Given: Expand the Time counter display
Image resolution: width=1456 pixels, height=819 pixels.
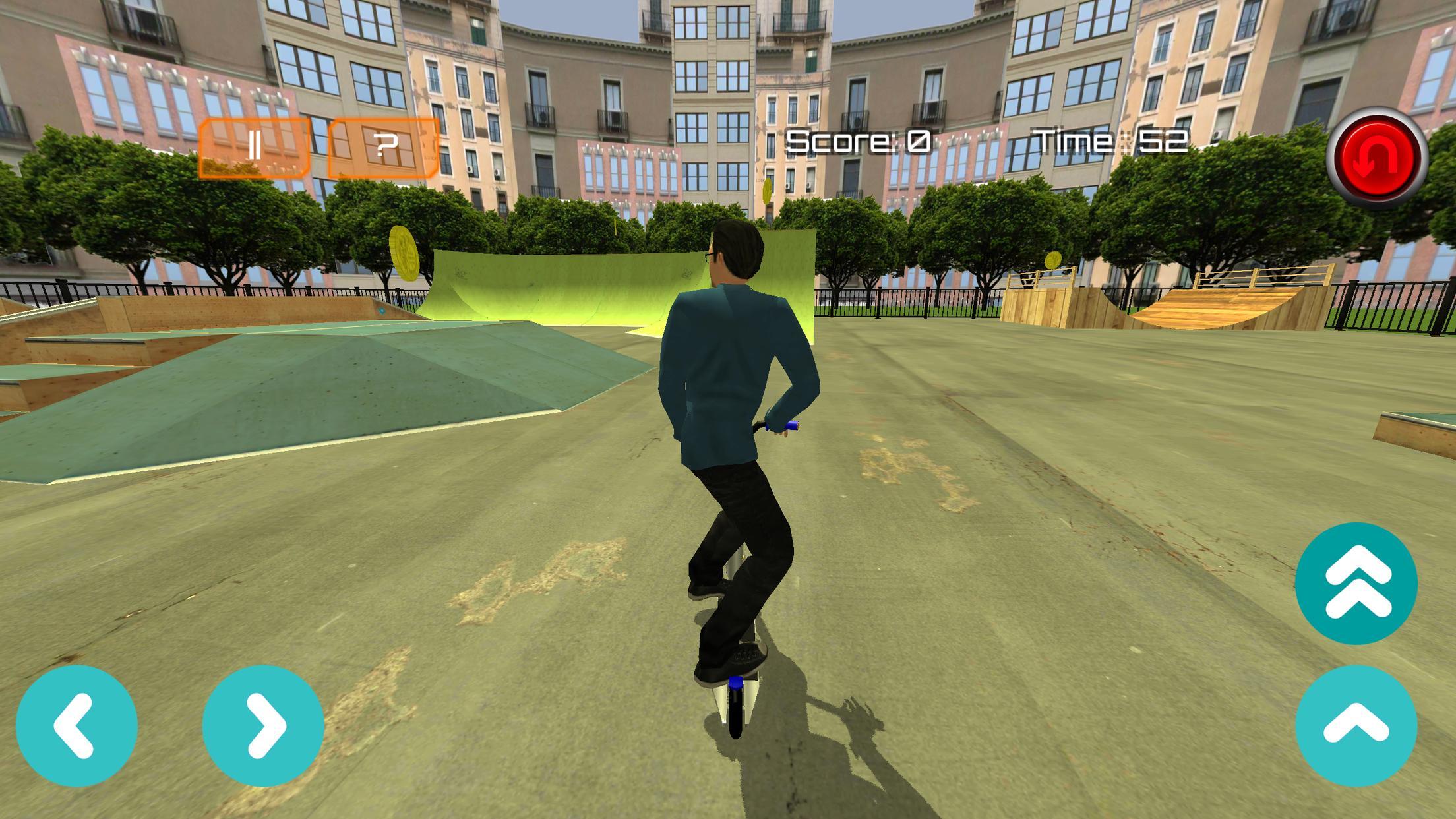Looking at the screenshot, I should tap(1112, 138).
